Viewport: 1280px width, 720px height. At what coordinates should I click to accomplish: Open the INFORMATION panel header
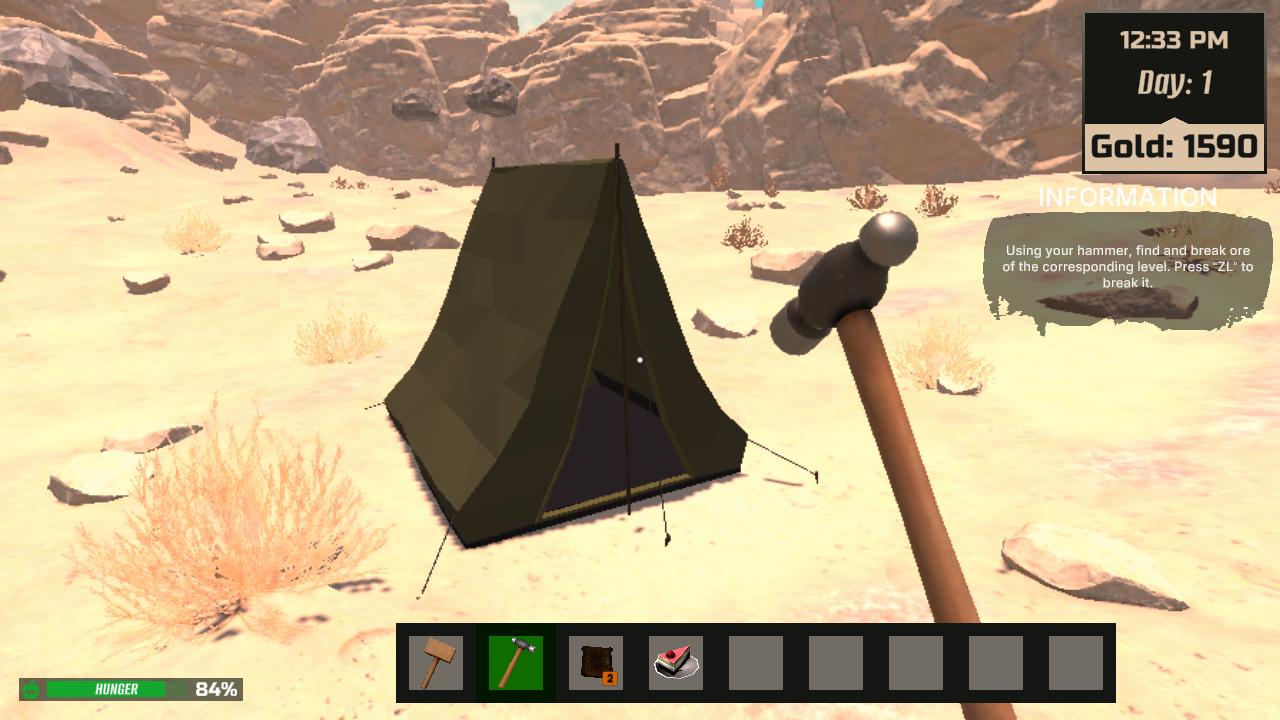1128,198
